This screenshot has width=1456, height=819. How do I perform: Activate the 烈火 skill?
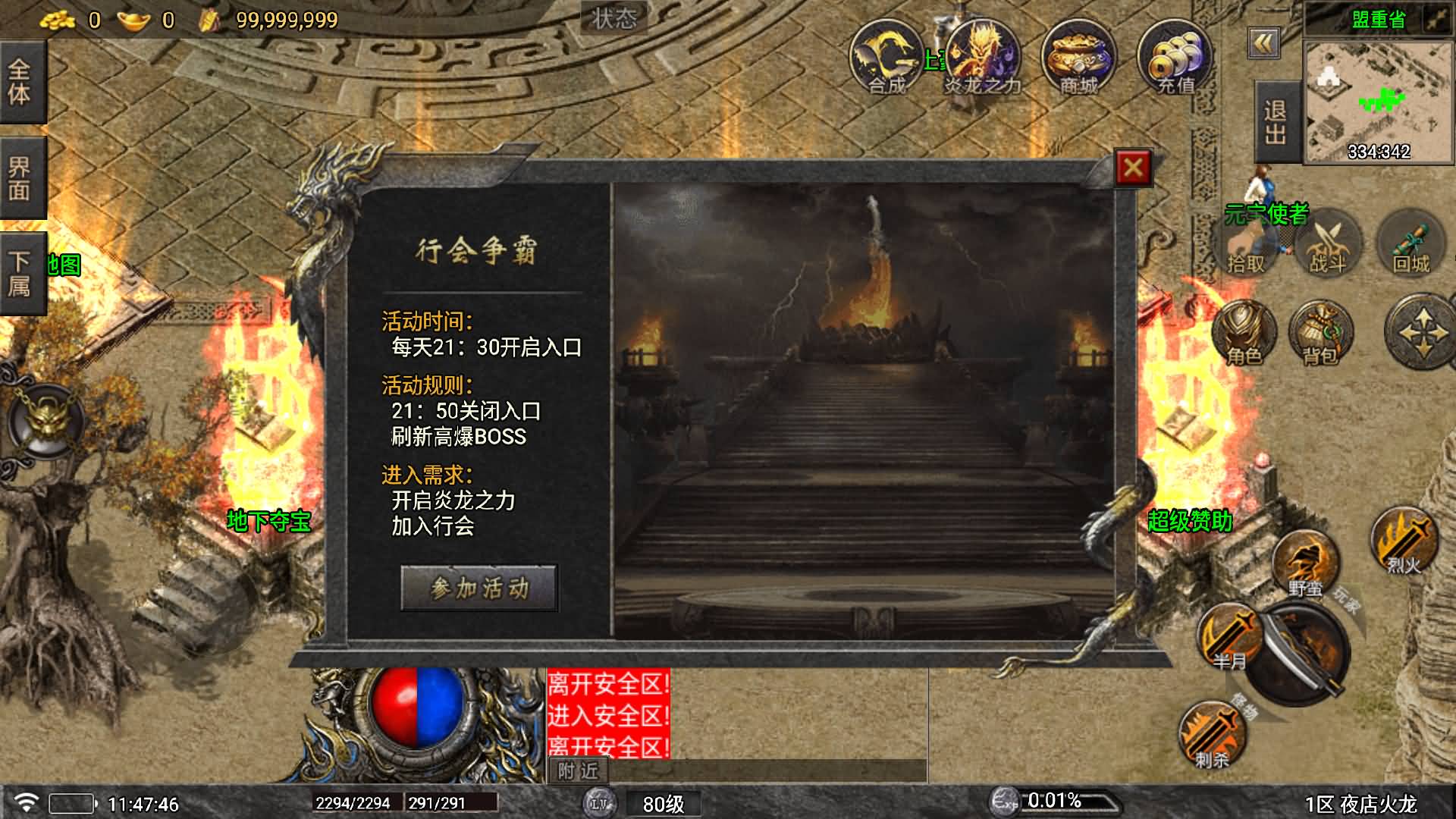click(x=1404, y=541)
